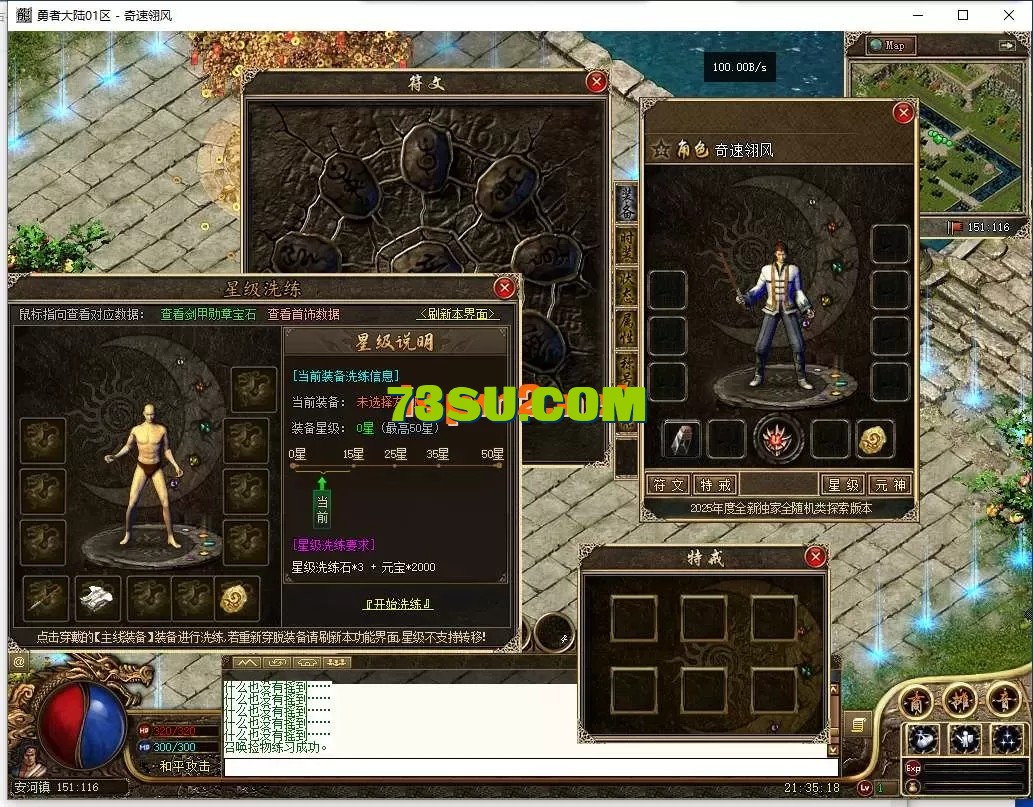The image size is (1033, 807).
Task: Open the 符文 button in character panel
Action: [x=667, y=485]
